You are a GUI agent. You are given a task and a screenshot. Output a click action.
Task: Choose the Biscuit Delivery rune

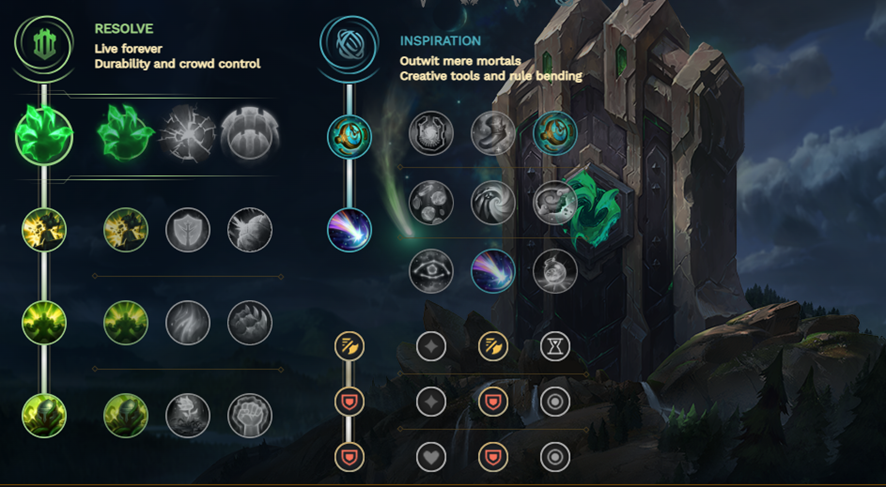coord(553,203)
